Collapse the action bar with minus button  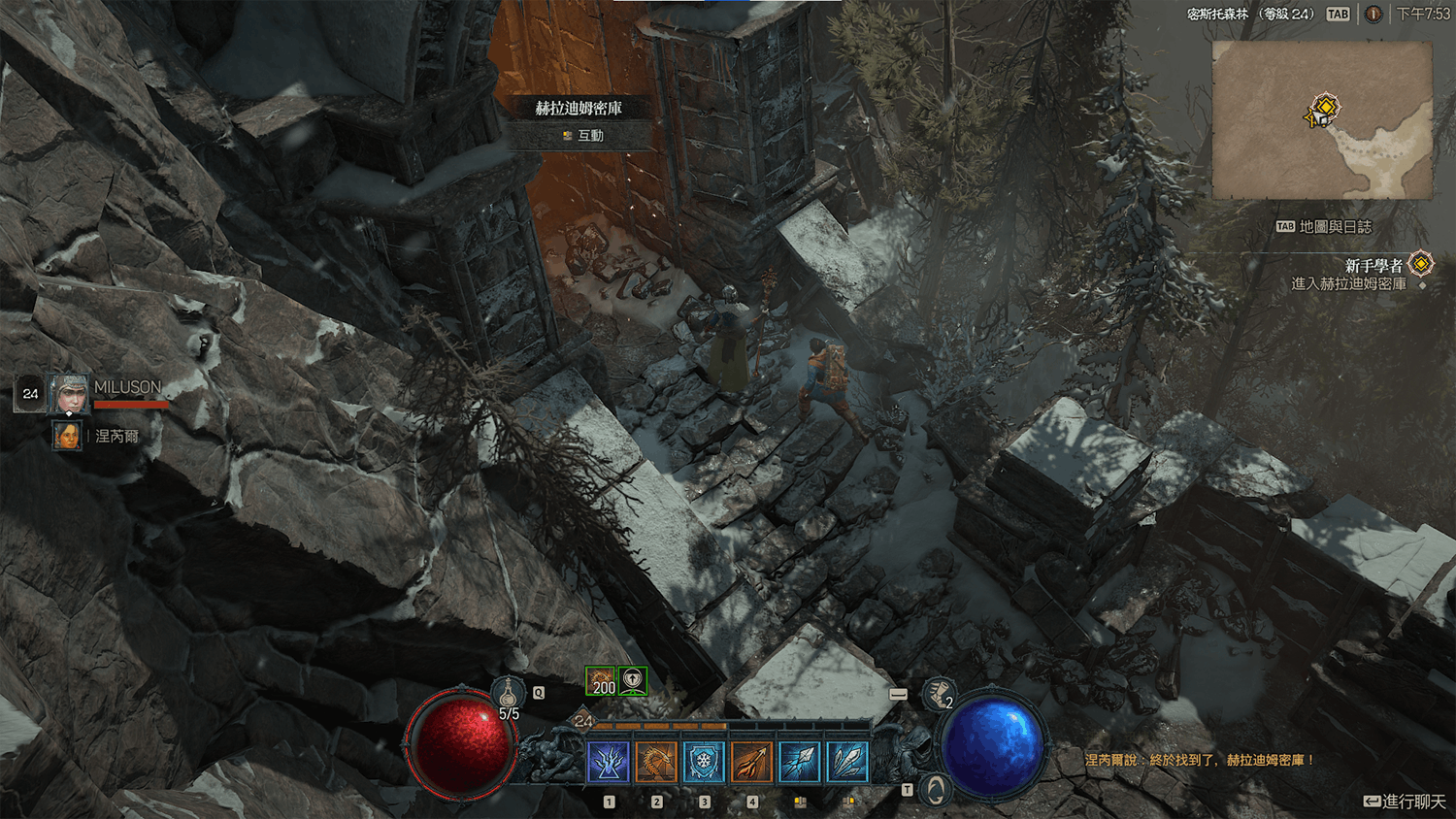898,694
